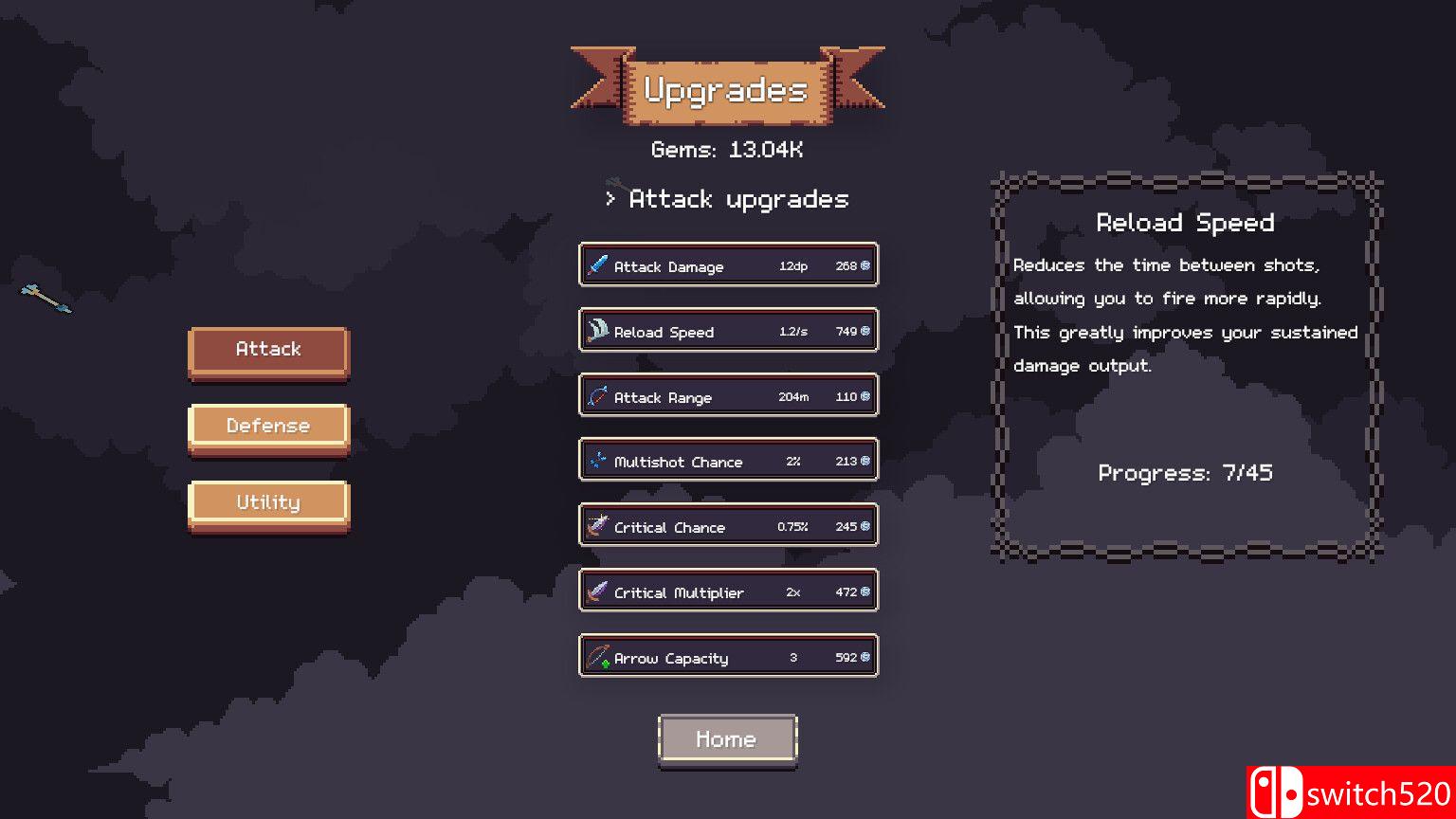Buy the Attack Range upgrade
This screenshot has height=819, width=1456.
click(728, 396)
